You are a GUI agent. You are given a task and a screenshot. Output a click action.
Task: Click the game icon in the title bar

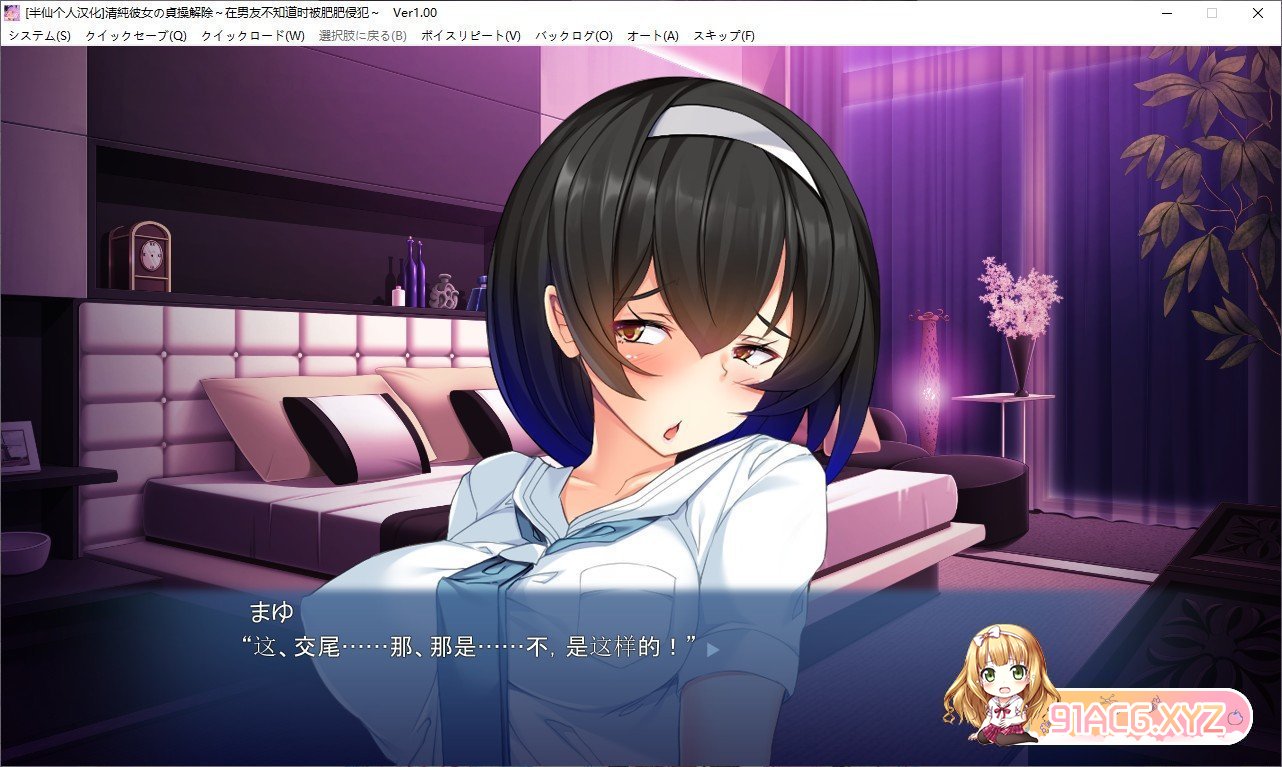(11, 11)
